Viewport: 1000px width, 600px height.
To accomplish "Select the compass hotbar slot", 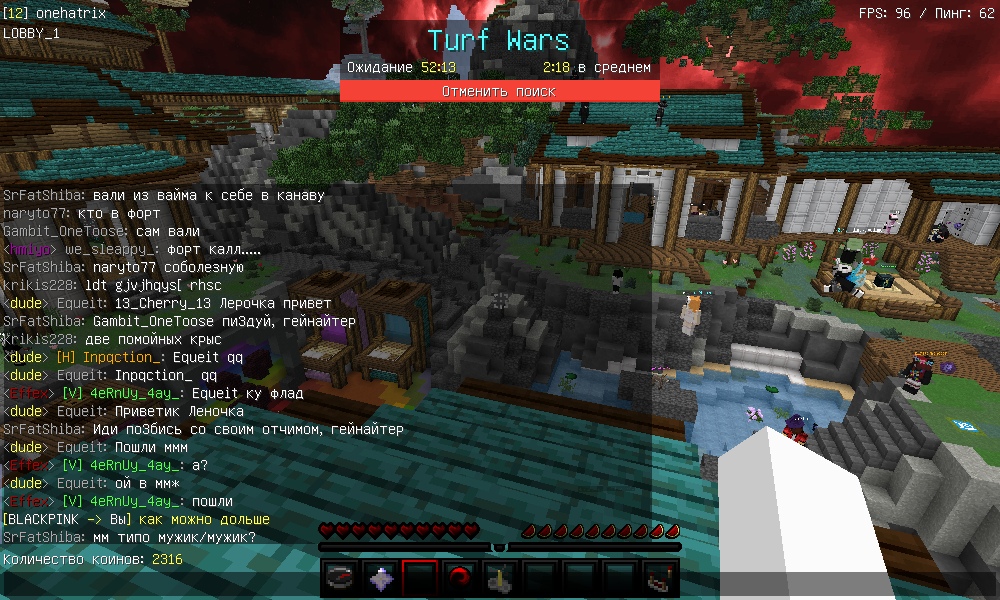I will click(341, 578).
